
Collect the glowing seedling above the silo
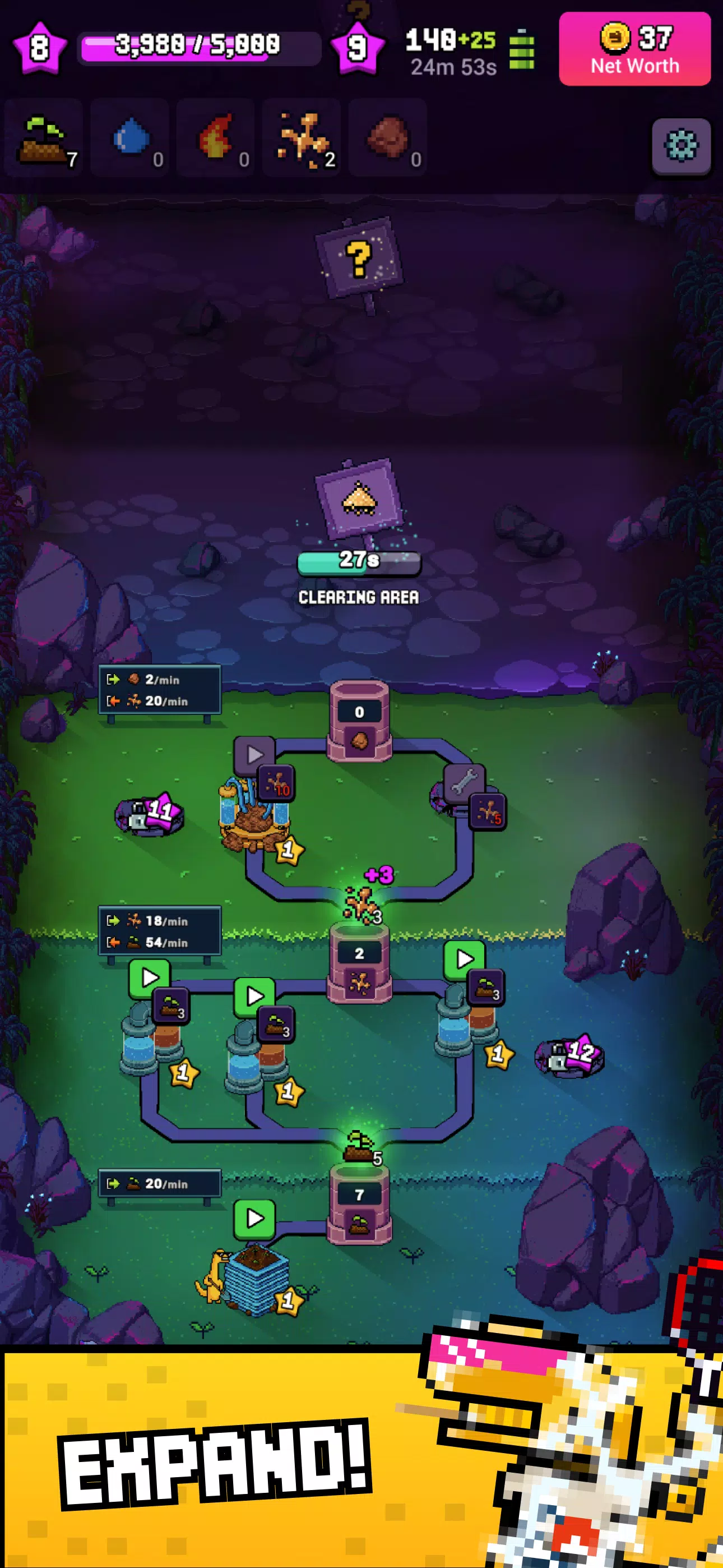tap(359, 1145)
